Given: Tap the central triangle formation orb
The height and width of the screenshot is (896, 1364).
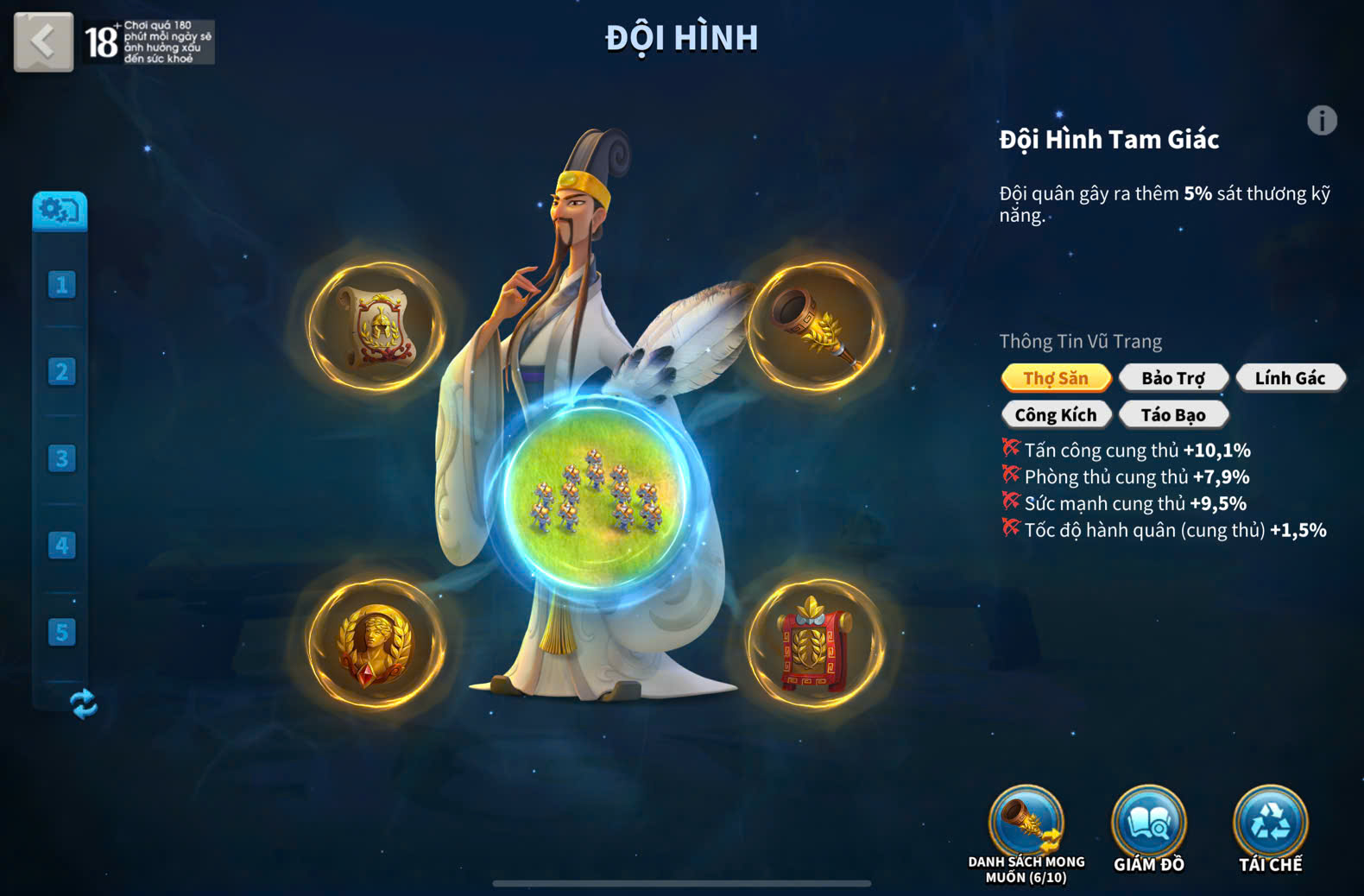Looking at the screenshot, I should pyautogui.click(x=595, y=494).
